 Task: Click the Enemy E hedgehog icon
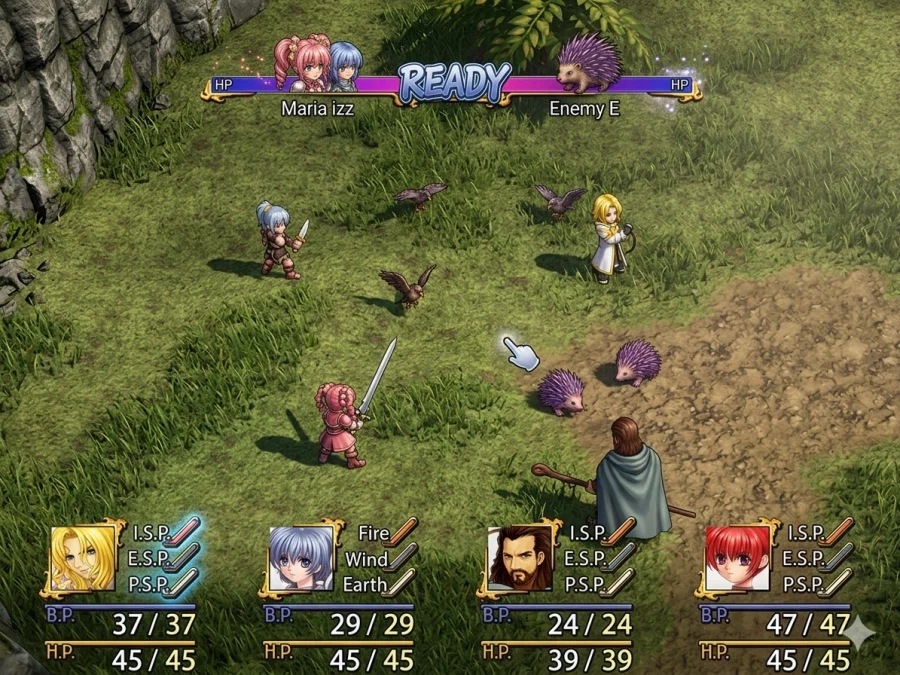point(589,62)
